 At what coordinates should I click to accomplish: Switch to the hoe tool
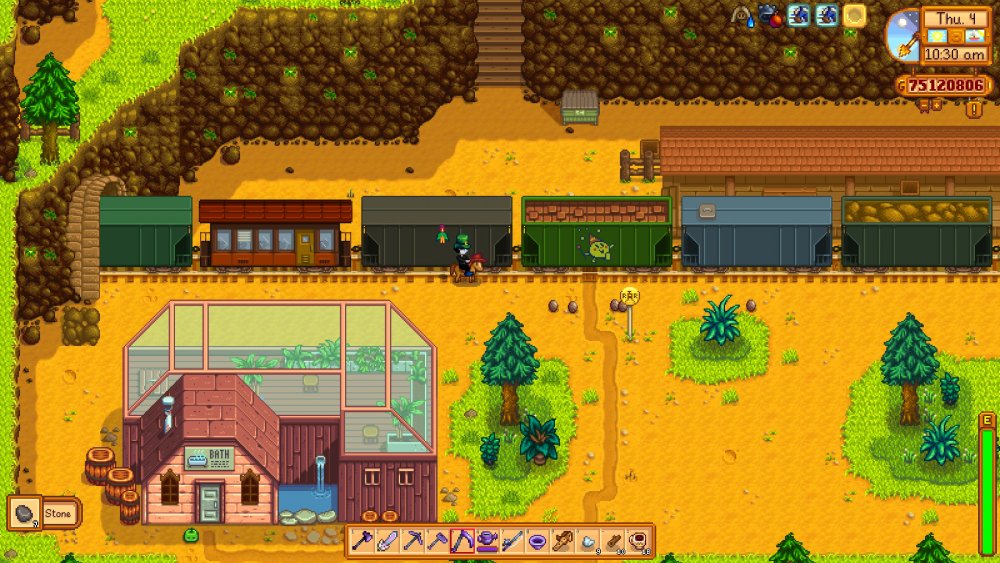coord(437,541)
